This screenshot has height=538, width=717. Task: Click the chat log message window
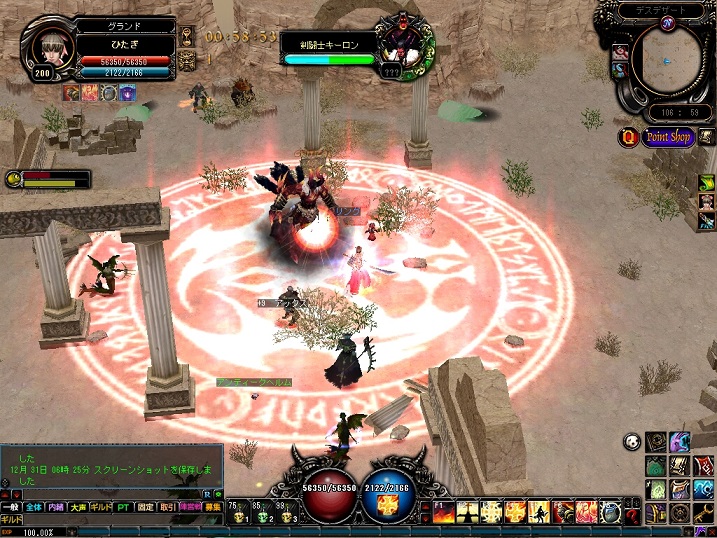110,466
